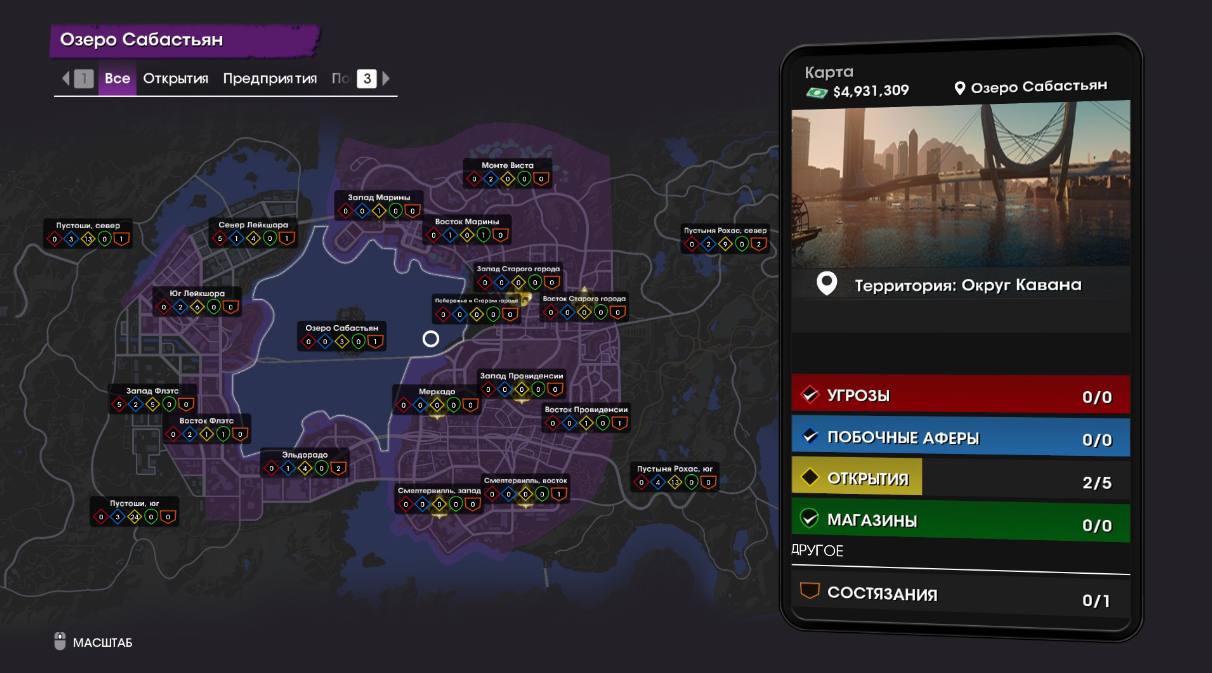Click the right arrow next to tabs
The height and width of the screenshot is (673, 1212).
(386, 78)
